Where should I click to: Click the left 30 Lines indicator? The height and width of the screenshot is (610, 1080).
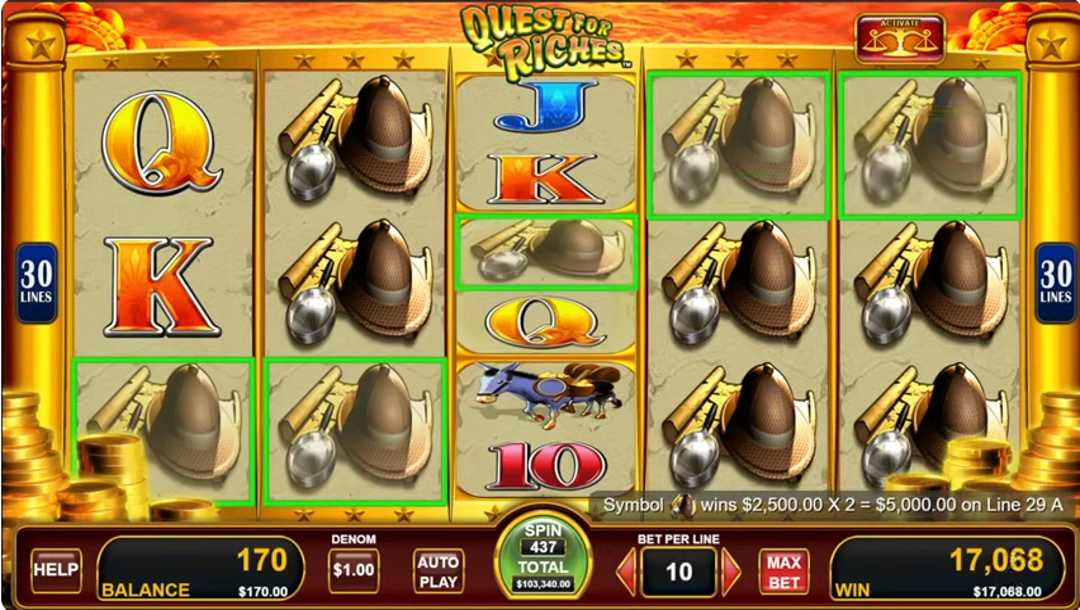coord(37,283)
